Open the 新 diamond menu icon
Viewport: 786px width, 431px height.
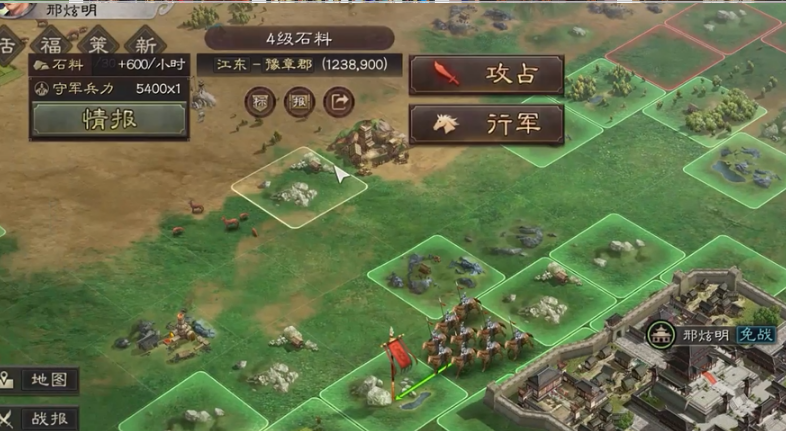[146, 45]
